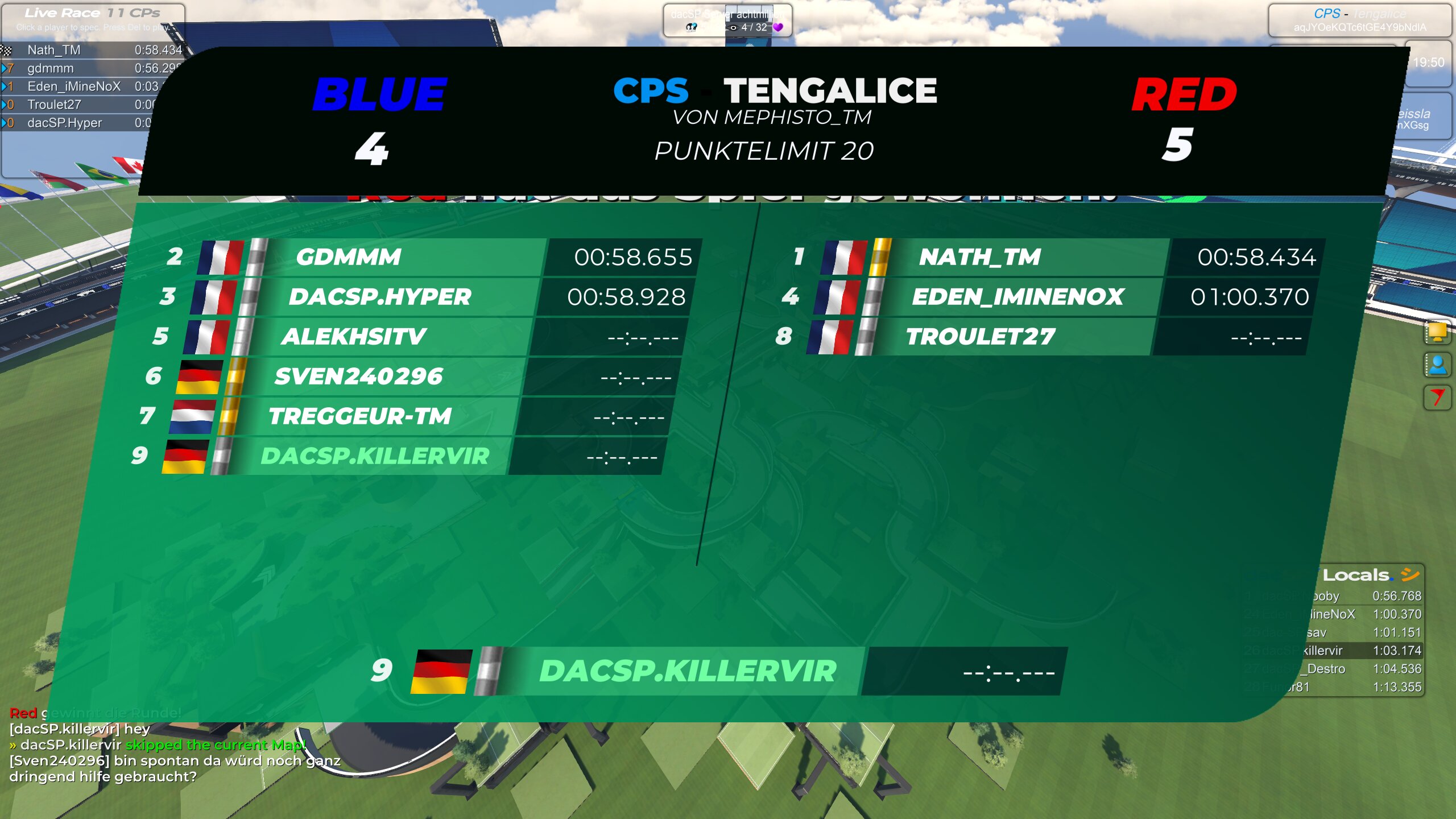Click the server info widget showing 4 / 32

pyautogui.click(x=727, y=20)
